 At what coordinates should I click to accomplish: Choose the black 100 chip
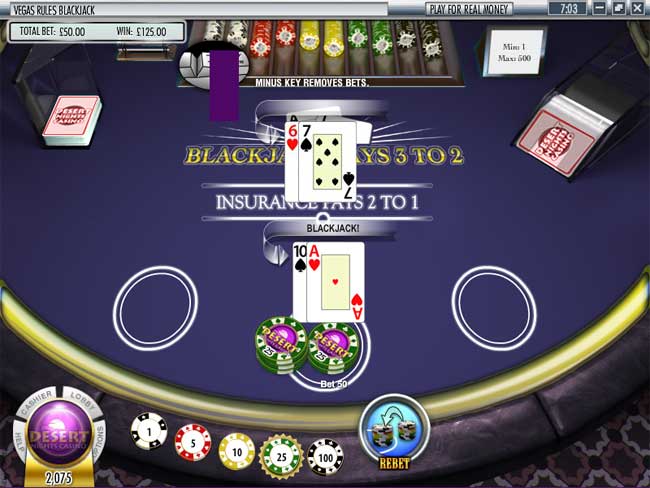[x=324, y=456]
